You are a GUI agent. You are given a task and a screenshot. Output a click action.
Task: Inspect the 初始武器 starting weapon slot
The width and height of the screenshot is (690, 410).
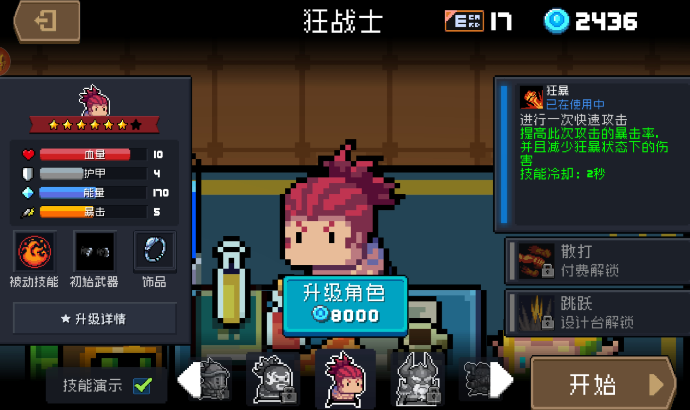(94, 250)
